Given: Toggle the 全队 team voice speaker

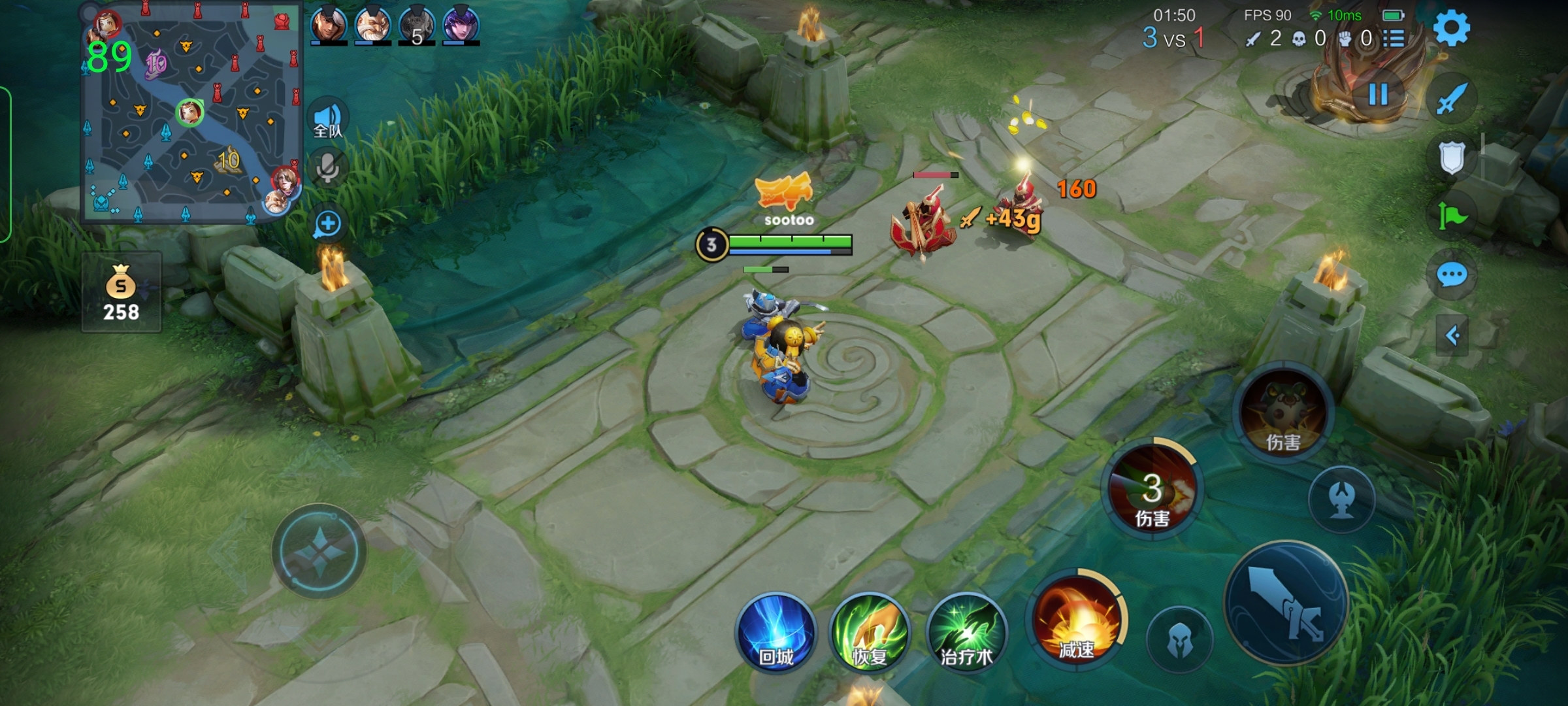Looking at the screenshot, I should tap(328, 120).
